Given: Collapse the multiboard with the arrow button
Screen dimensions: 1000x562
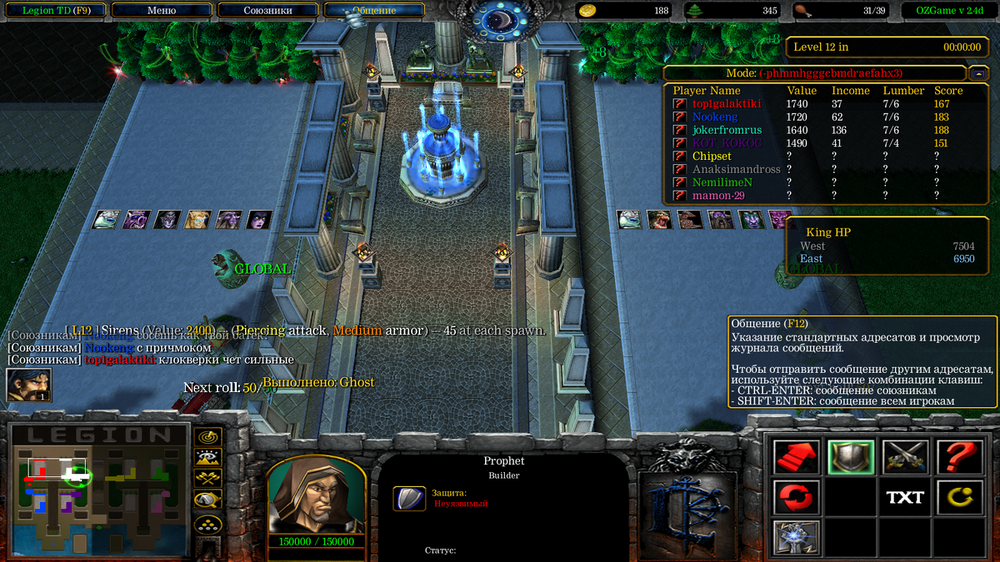Looking at the screenshot, I should pyautogui.click(x=978, y=73).
